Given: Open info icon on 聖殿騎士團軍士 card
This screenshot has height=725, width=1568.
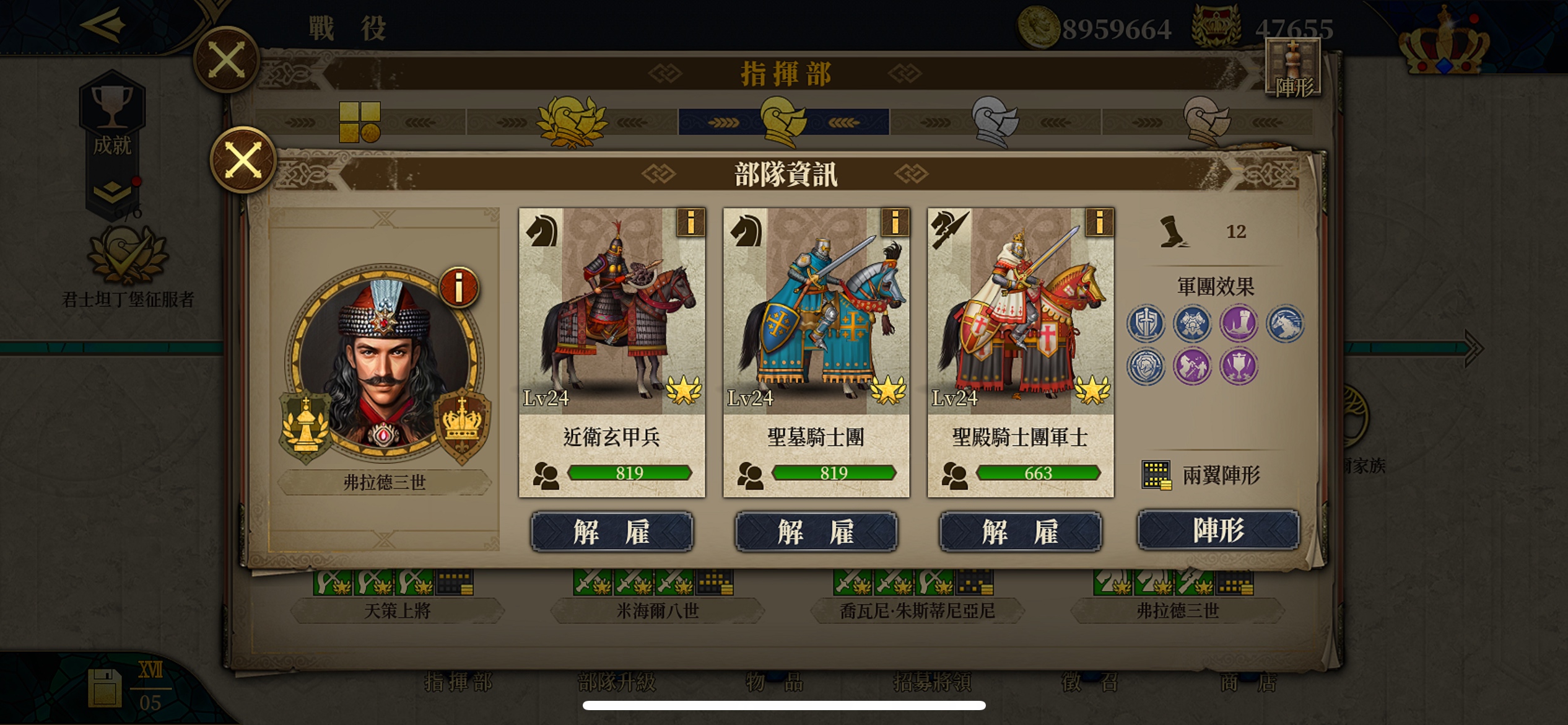Looking at the screenshot, I should pos(1099,222).
